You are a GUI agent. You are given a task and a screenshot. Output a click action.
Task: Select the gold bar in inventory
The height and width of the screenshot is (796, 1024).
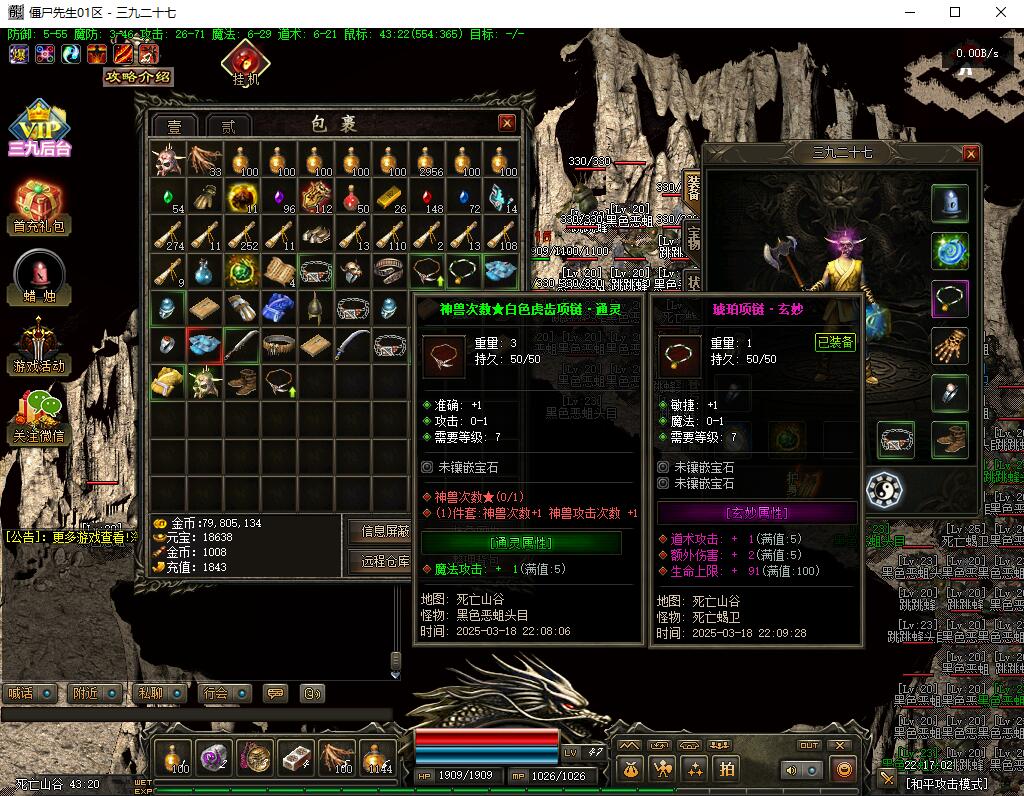tap(388, 195)
